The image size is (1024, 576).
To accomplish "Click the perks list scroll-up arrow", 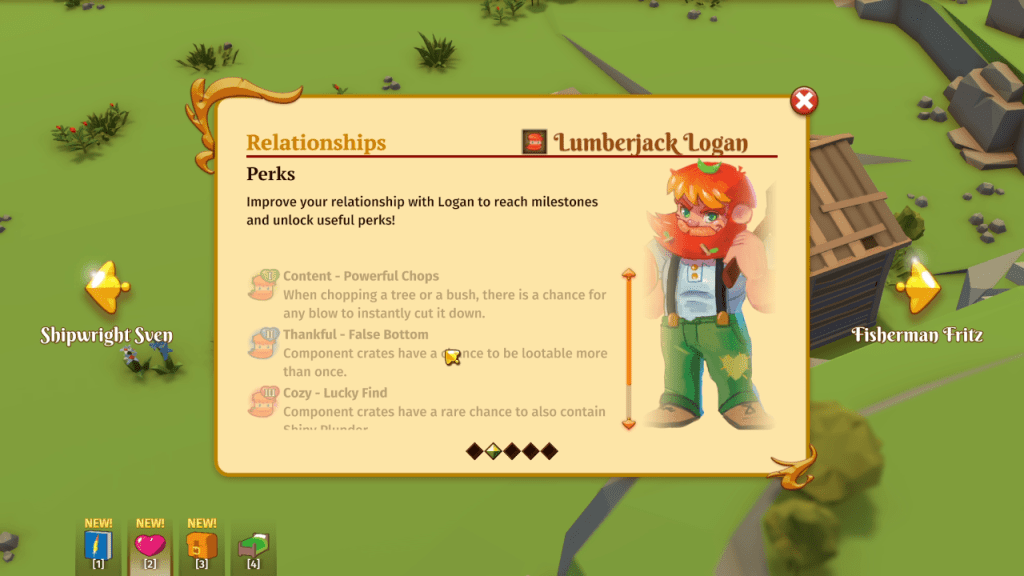I will (x=629, y=273).
